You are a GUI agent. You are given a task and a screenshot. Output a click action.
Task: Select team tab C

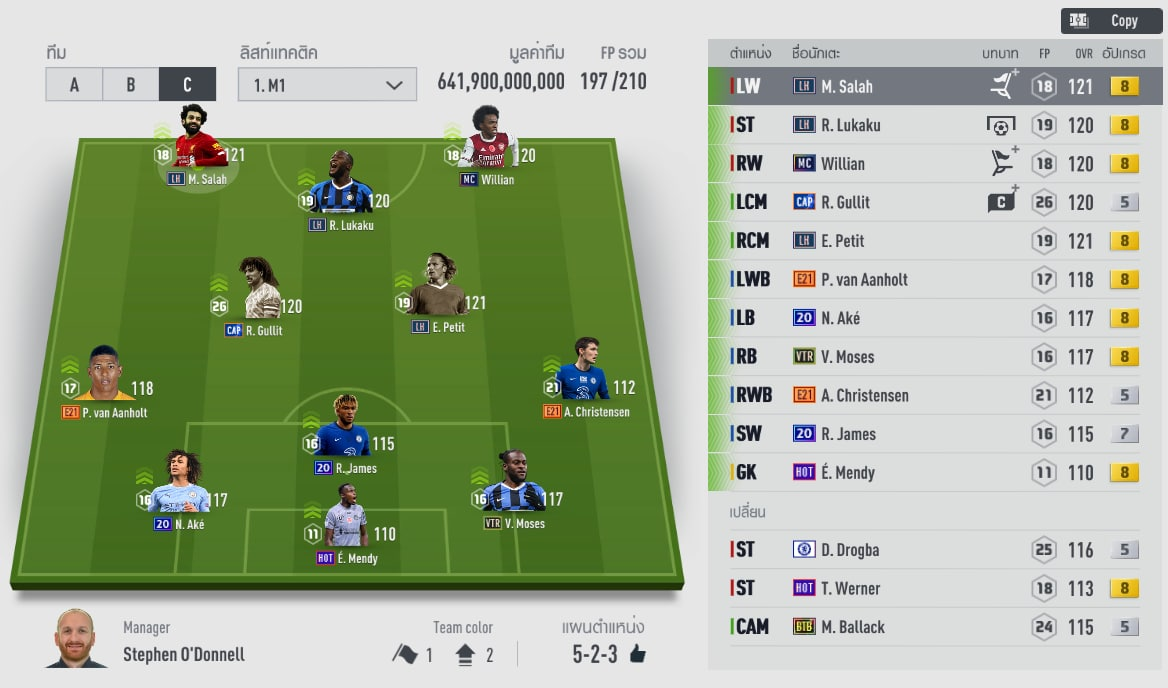tap(187, 85)
